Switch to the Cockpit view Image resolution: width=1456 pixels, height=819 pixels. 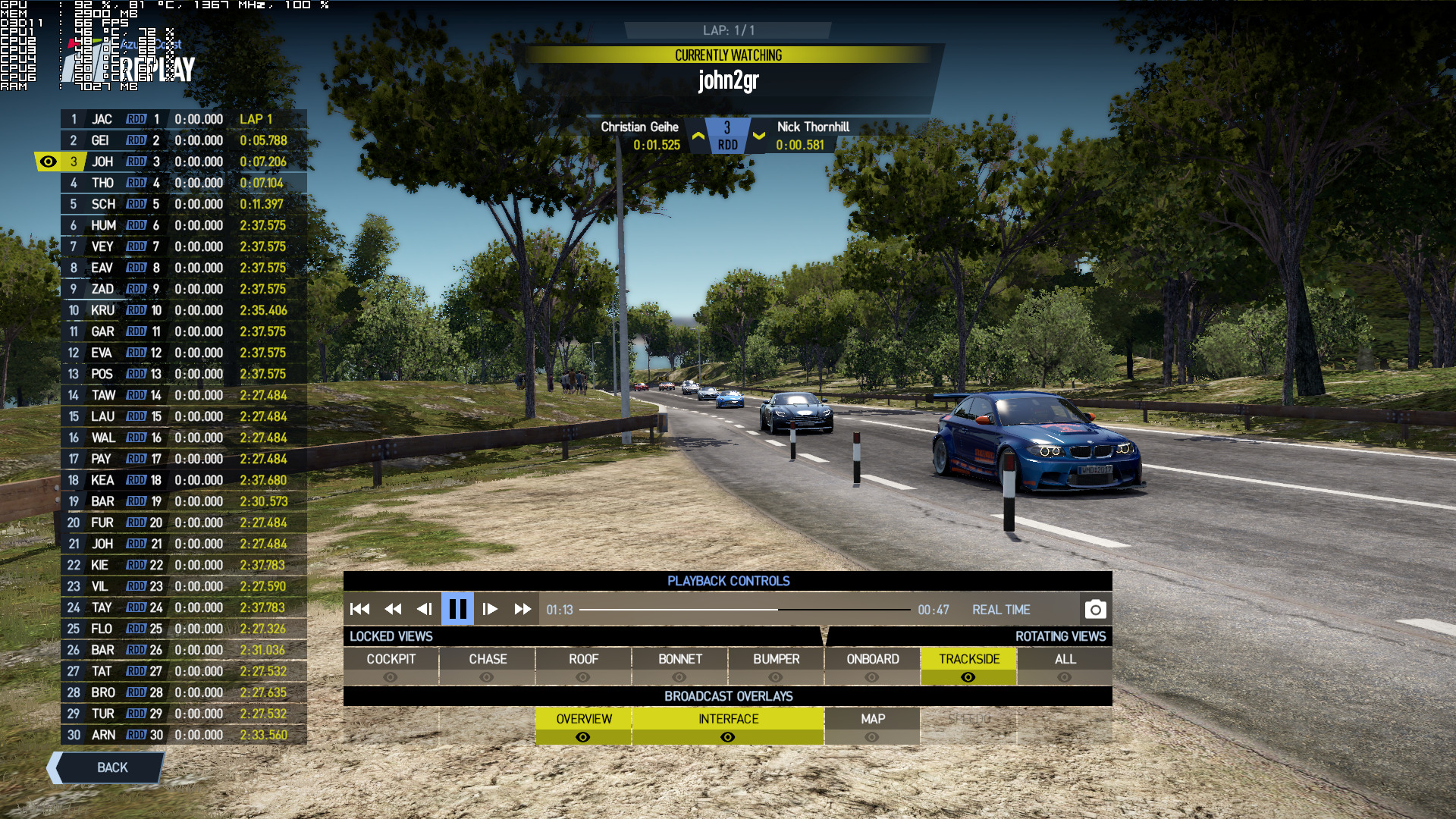[x=391, y=666]
